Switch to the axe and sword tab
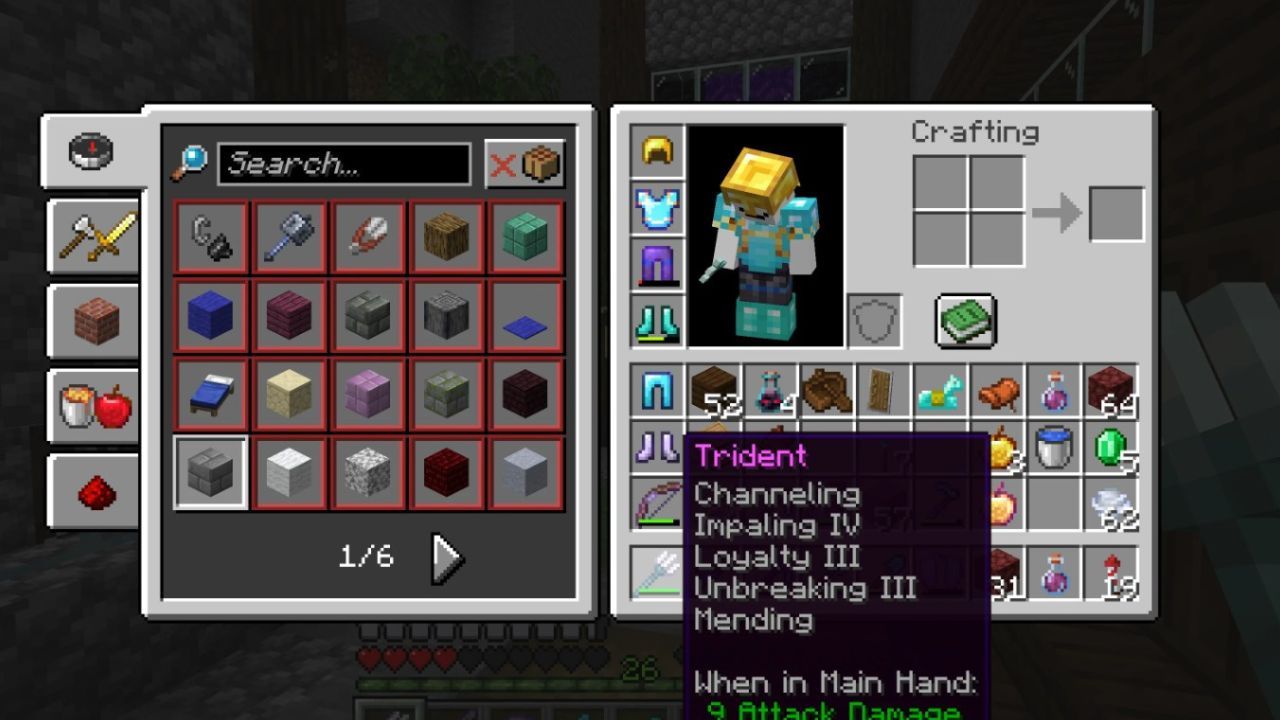1280x720 pixels. pos(96,237)
